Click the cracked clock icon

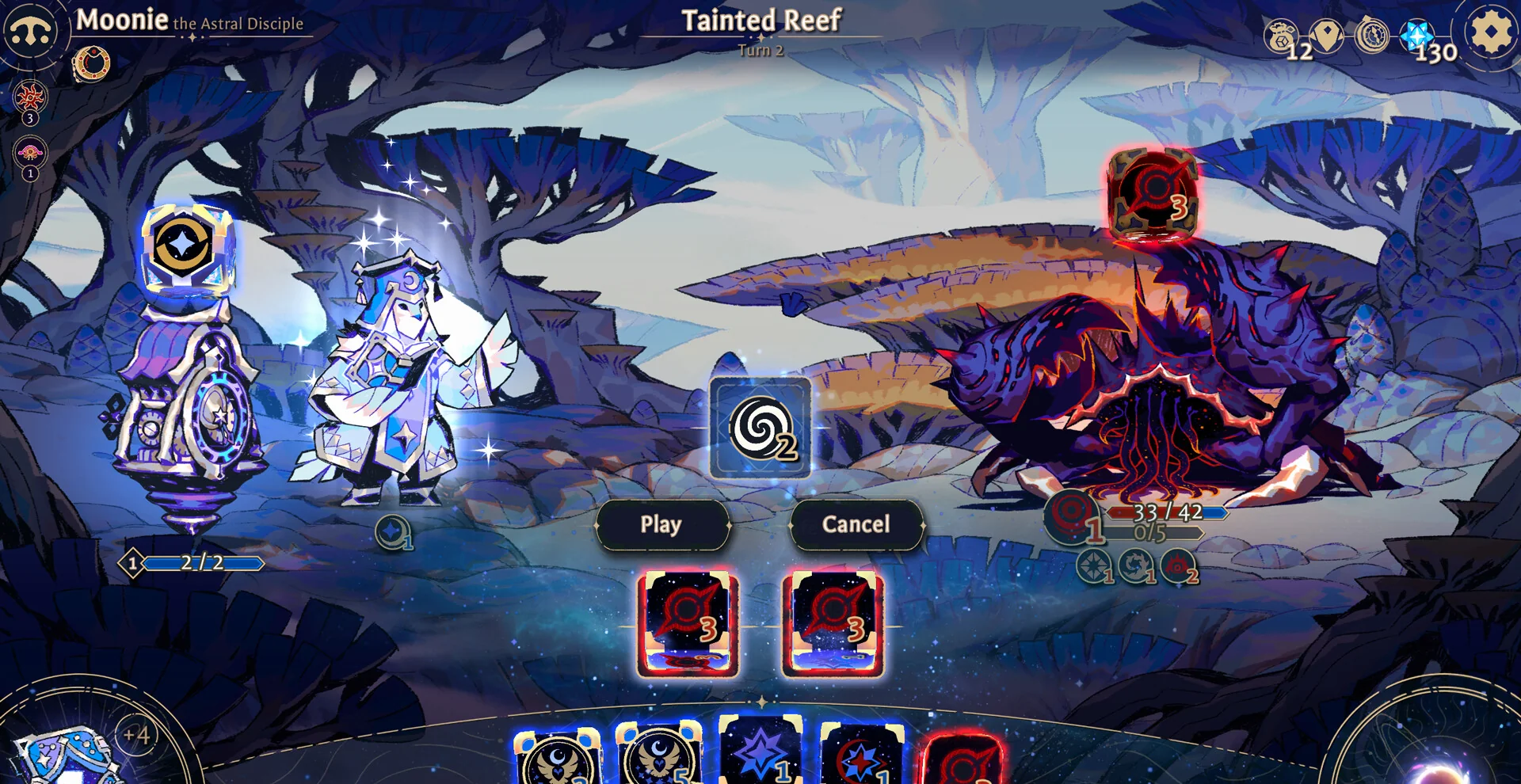[1371, 36]
